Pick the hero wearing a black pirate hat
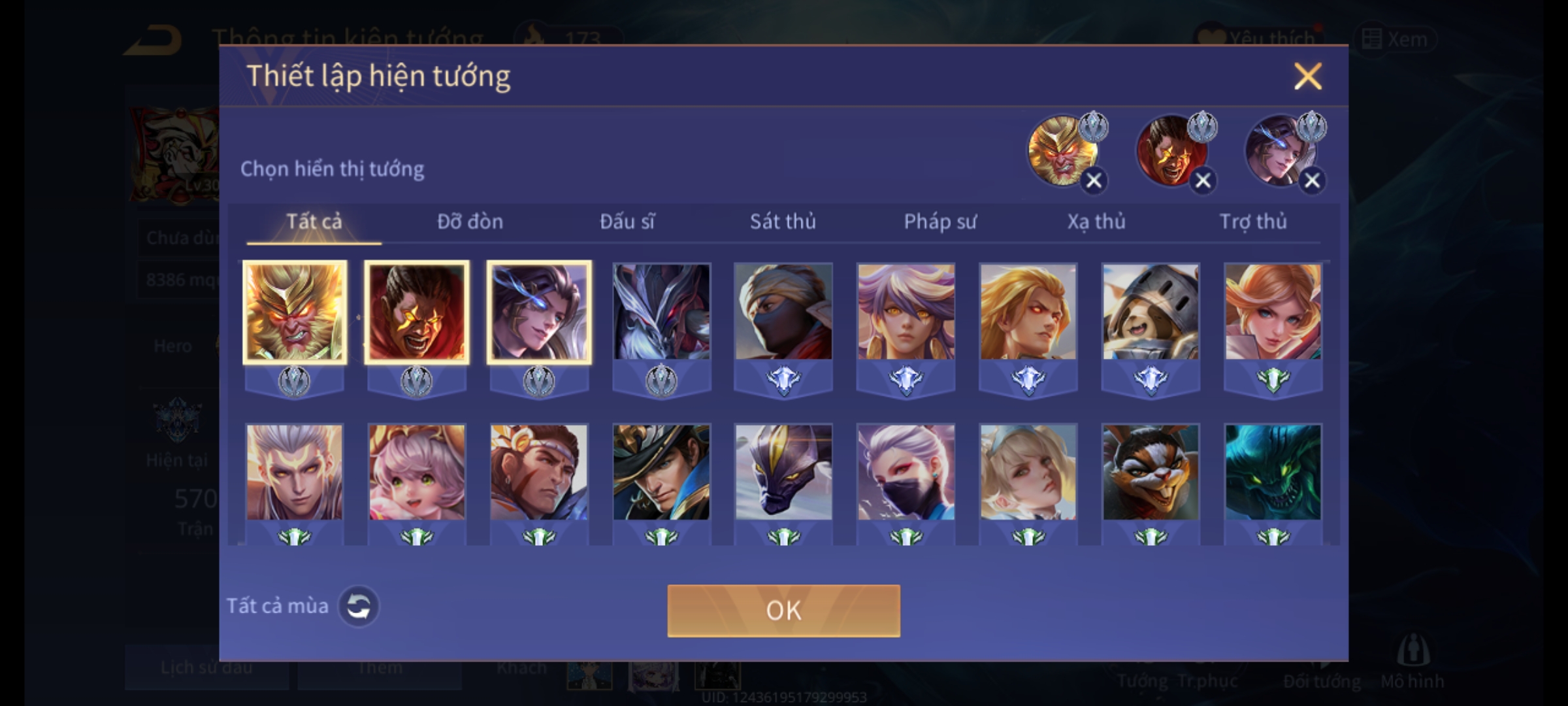The height and width of the screenshot is (706, 1568). point(661,473)
